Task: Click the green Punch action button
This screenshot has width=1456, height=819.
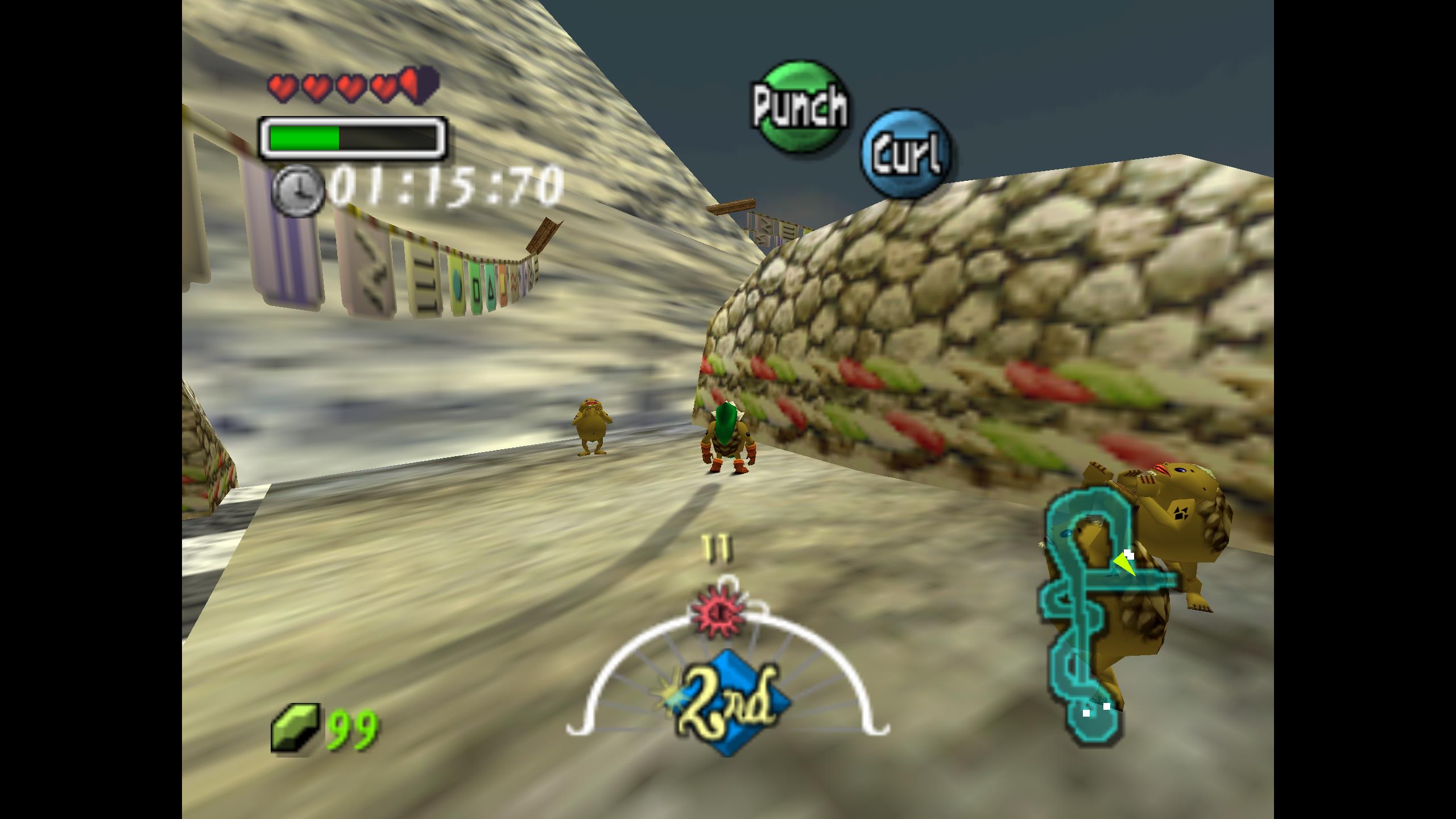Action: pos(800,107)
